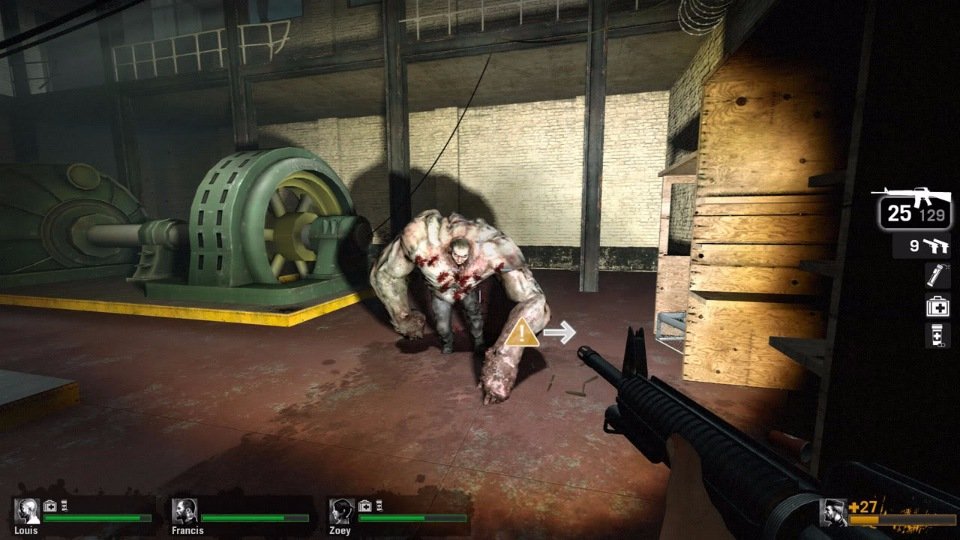Viewport: 960px width, 540px height.
Task: Choose the pain pills slot
Action: coord(937,336)
